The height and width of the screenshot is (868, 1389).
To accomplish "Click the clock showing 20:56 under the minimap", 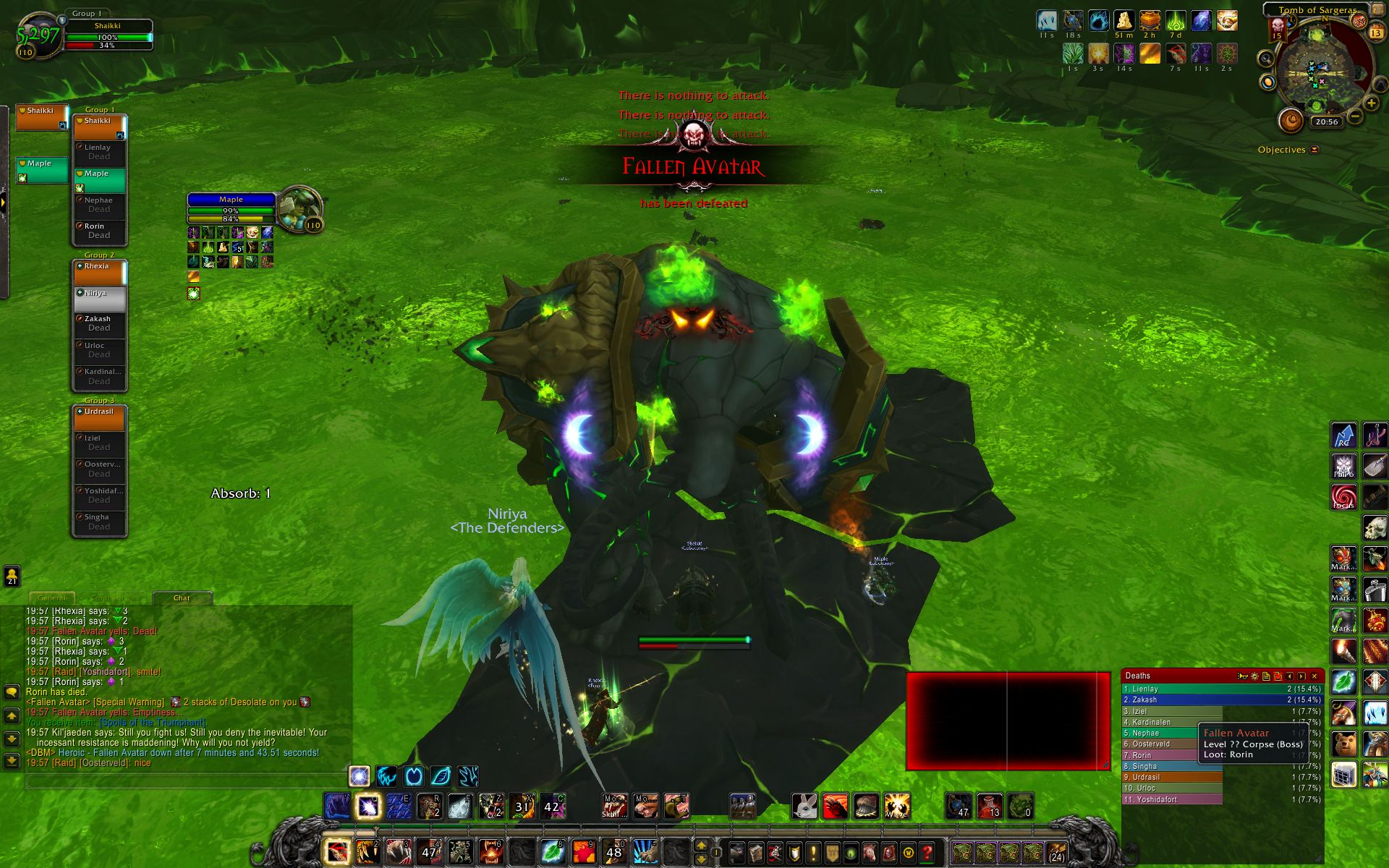I will (x=1327, y=122).
